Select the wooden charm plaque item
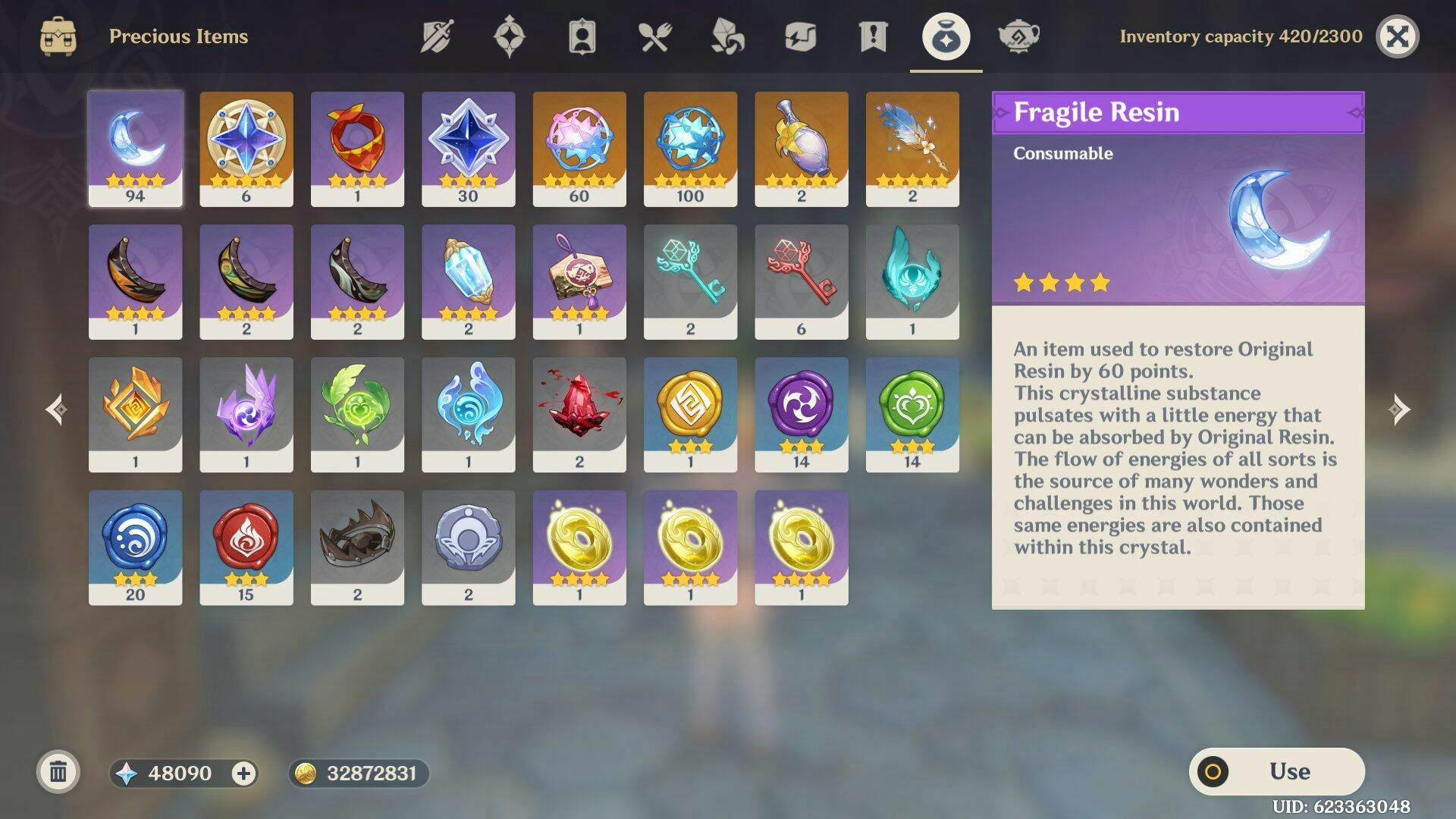Screen dimensions: 1456x819 point(579,281)
